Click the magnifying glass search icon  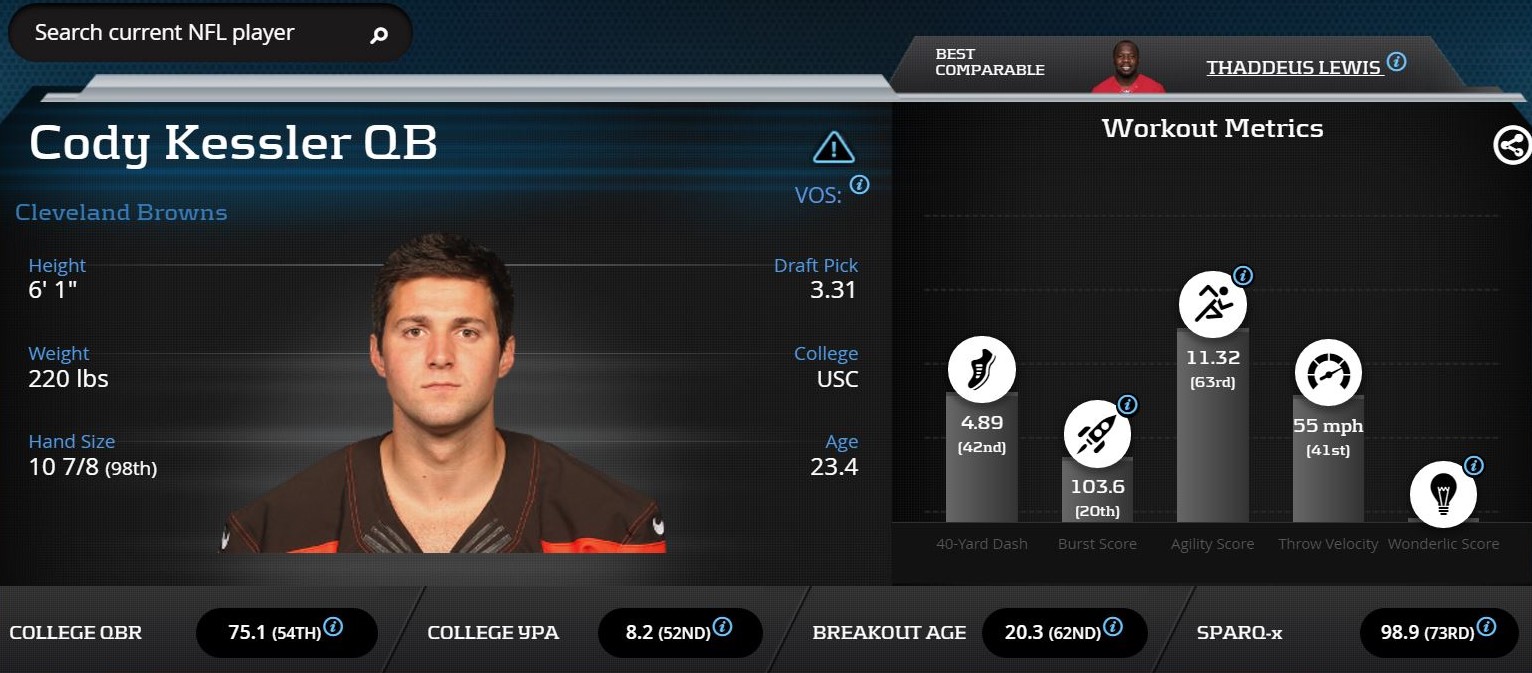point(379,36)
